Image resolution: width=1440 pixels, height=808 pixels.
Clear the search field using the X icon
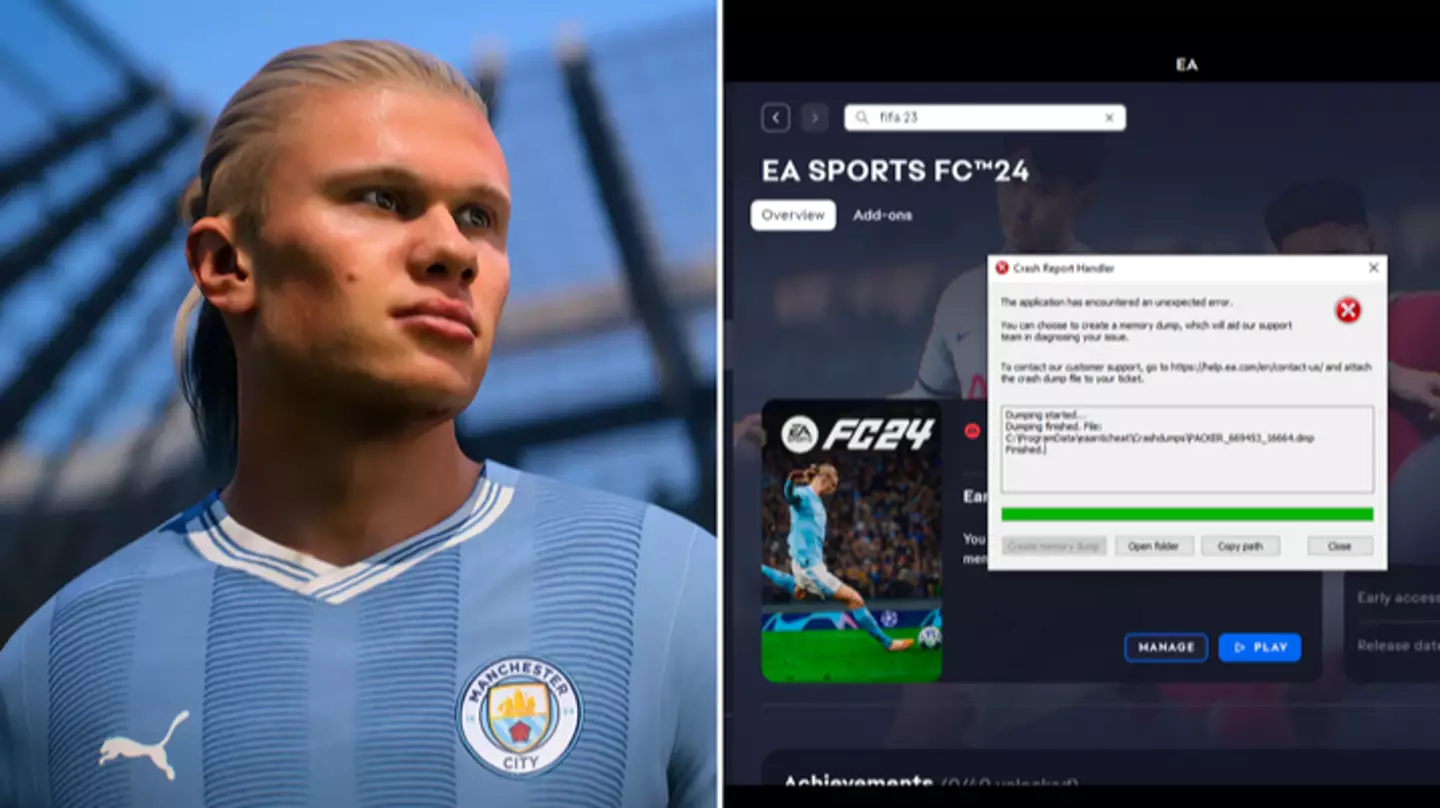tap(1109, 117)
